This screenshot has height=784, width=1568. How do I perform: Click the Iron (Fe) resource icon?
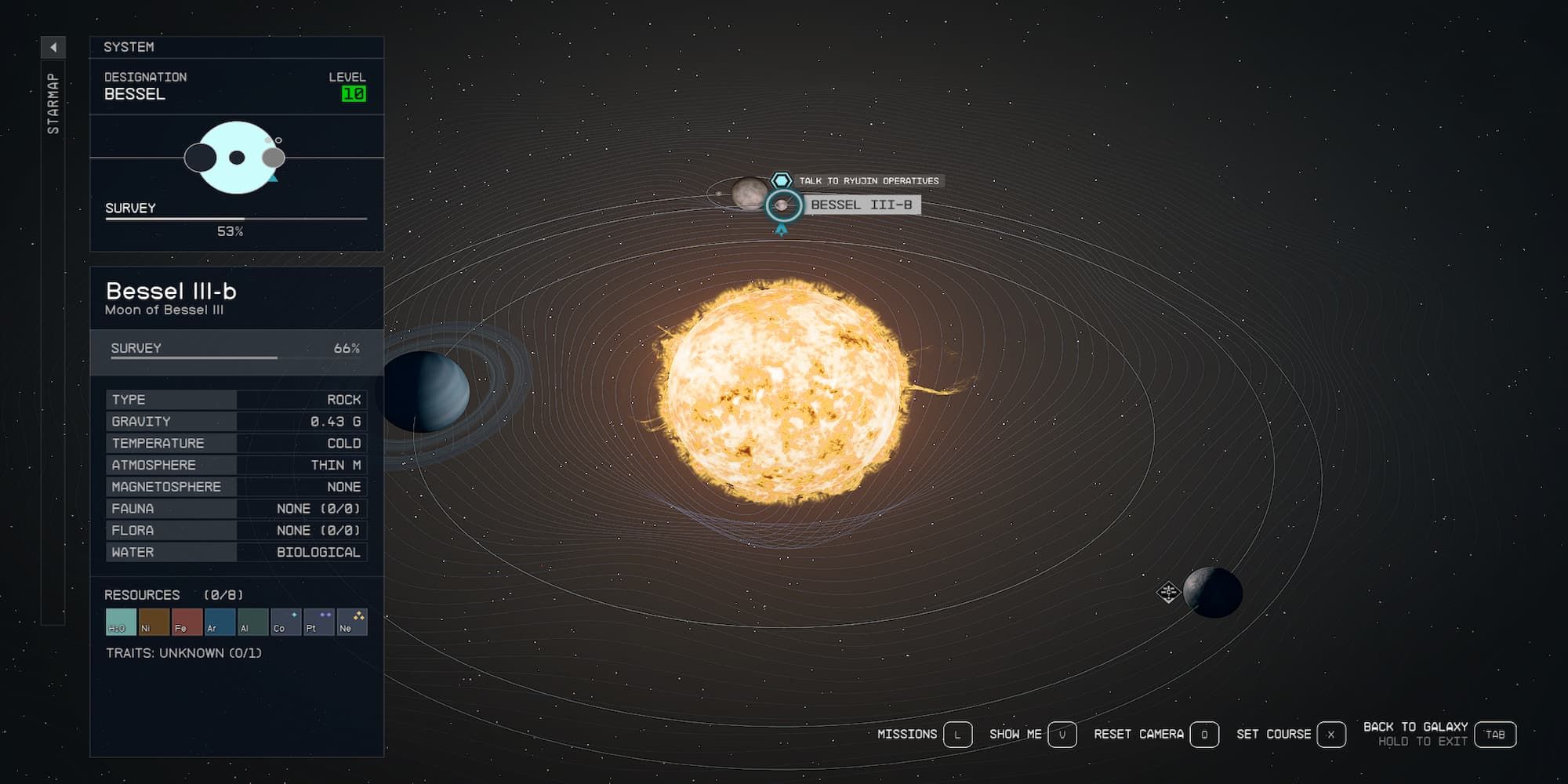(187, 623)
